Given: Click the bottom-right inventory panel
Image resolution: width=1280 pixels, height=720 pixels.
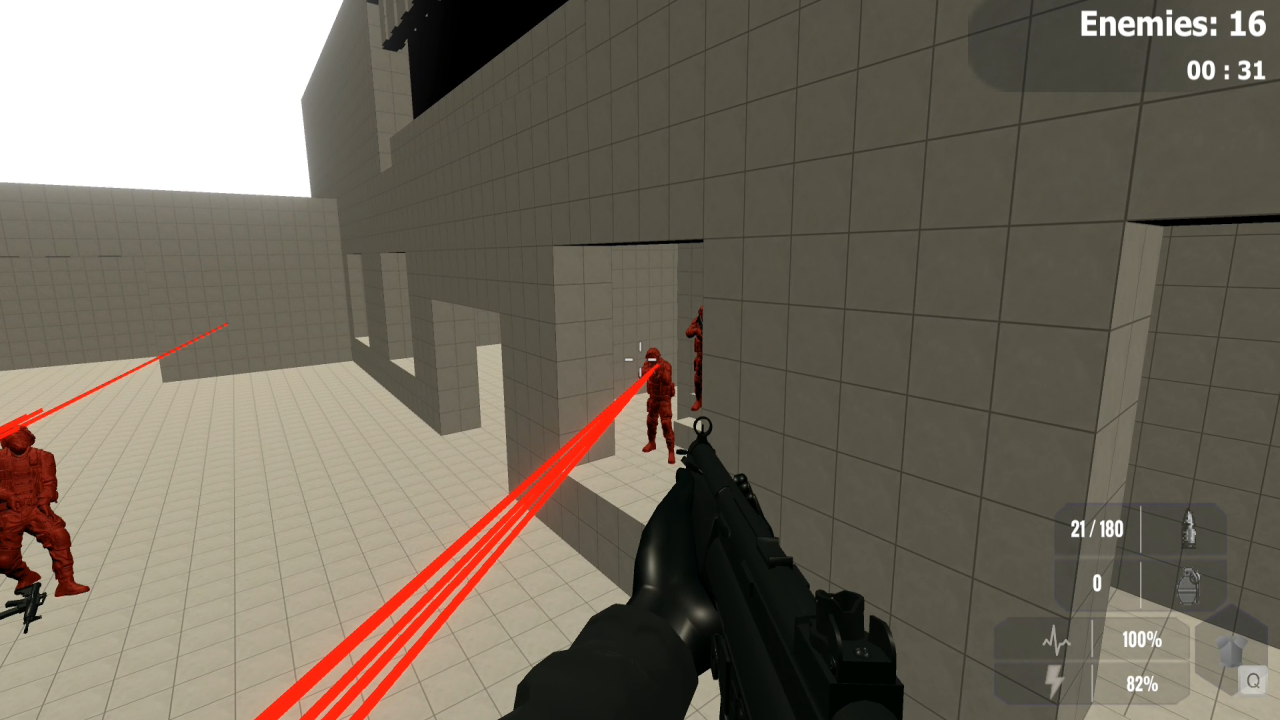Looking at the screenshot, I should (x=1140, y=555).
